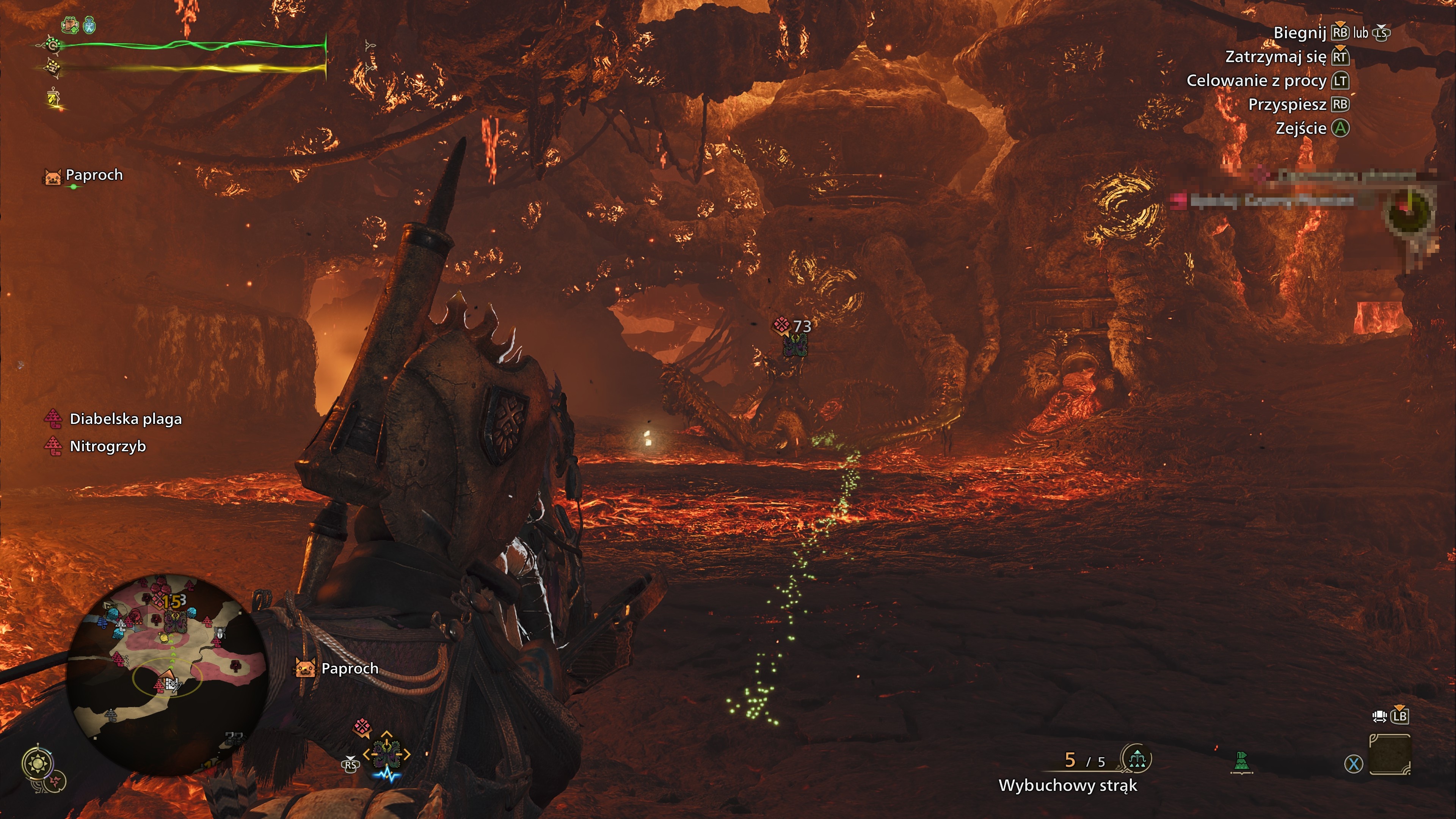This screenshot has height=819, width=1456.
Task: Select the Nitrogrzyb gathering entry
Action: 107,446
